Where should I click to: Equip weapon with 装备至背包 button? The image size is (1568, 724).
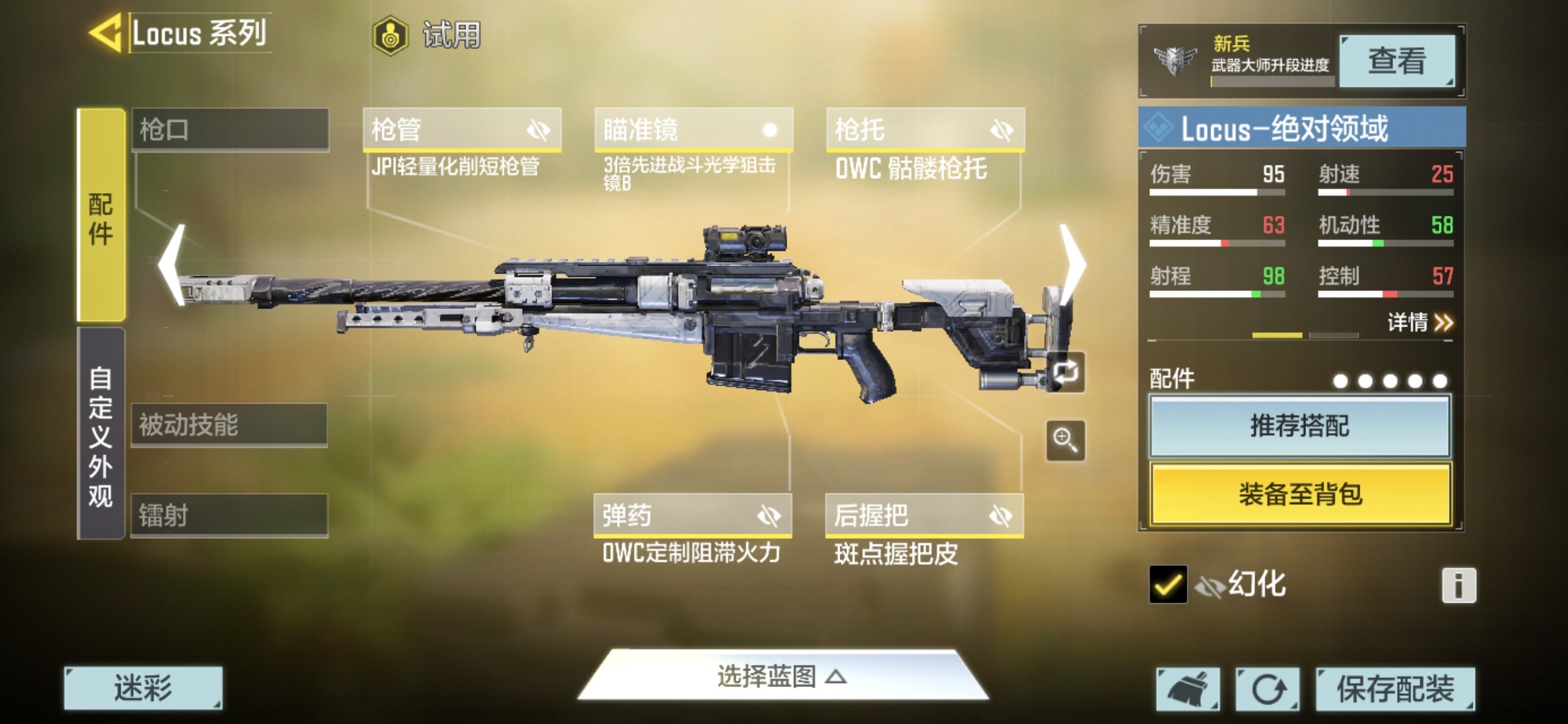tap(1300, 494)
